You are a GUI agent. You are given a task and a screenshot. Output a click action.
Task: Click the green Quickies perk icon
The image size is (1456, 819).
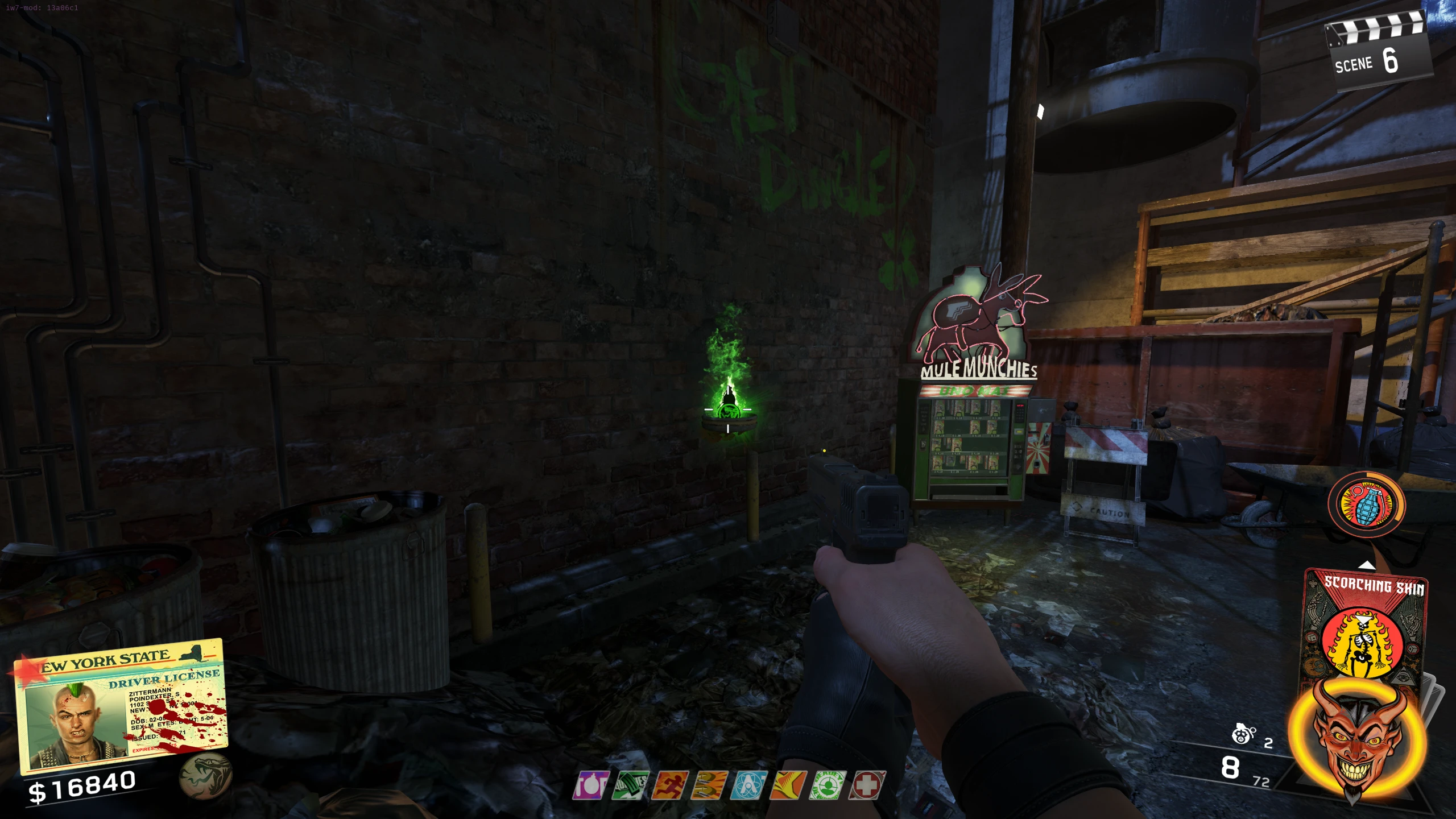630,785
